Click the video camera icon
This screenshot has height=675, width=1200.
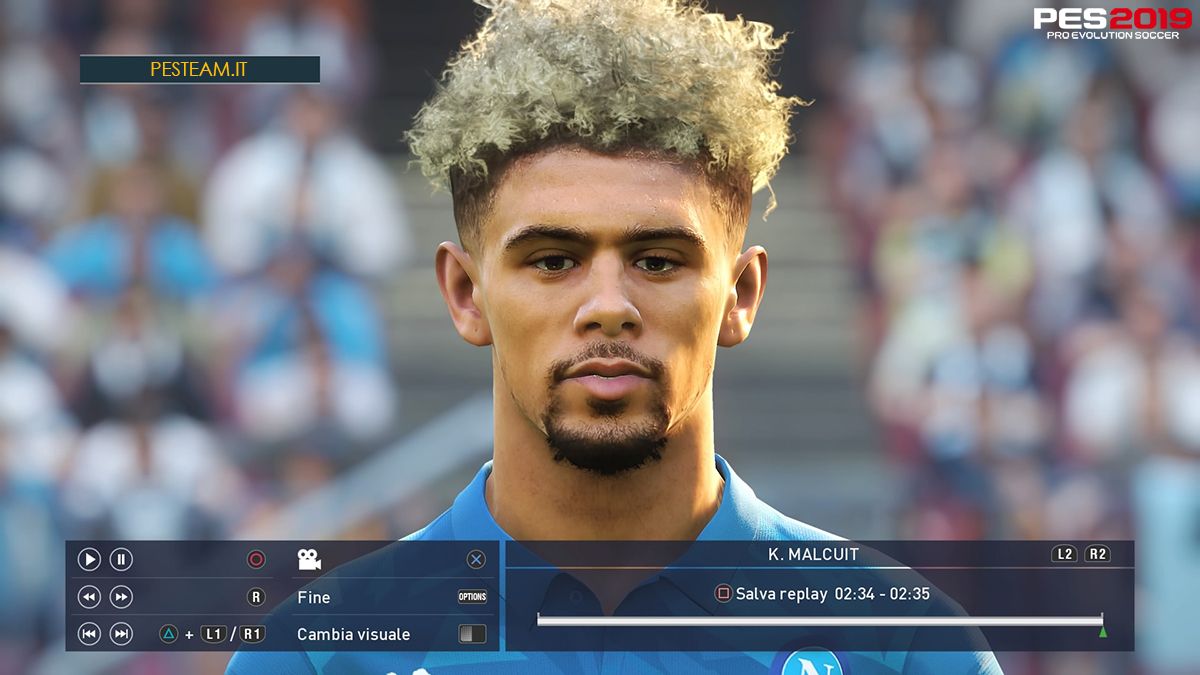(x=309, y=560)
